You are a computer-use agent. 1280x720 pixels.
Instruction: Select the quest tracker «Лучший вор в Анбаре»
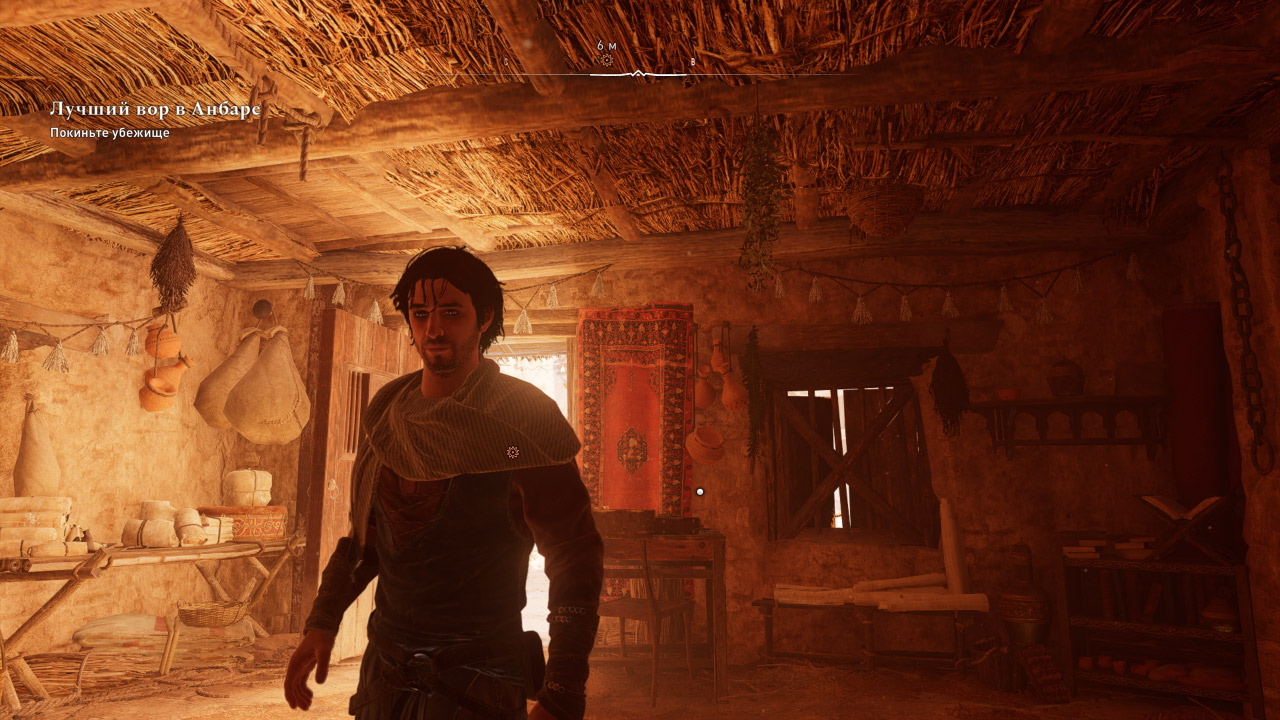pyautogui.click(x=155, y=109)
